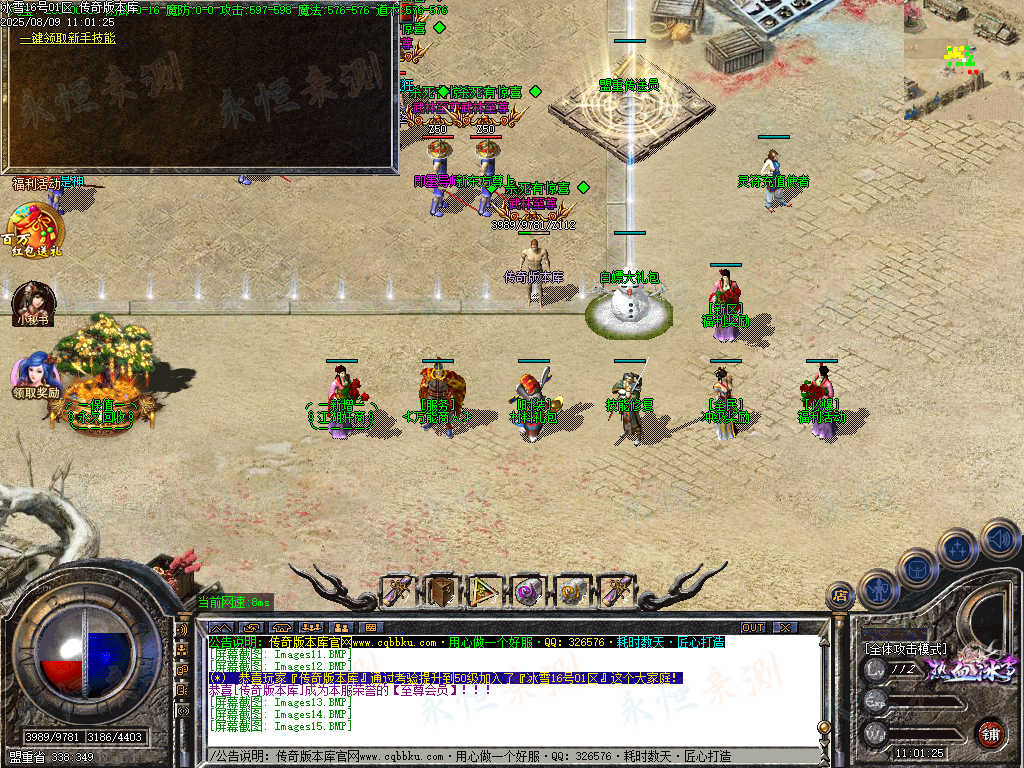This screenshot has width=1024, height=768.
Task: Open the bag inventory round button
Action: (x=917, y=570)
